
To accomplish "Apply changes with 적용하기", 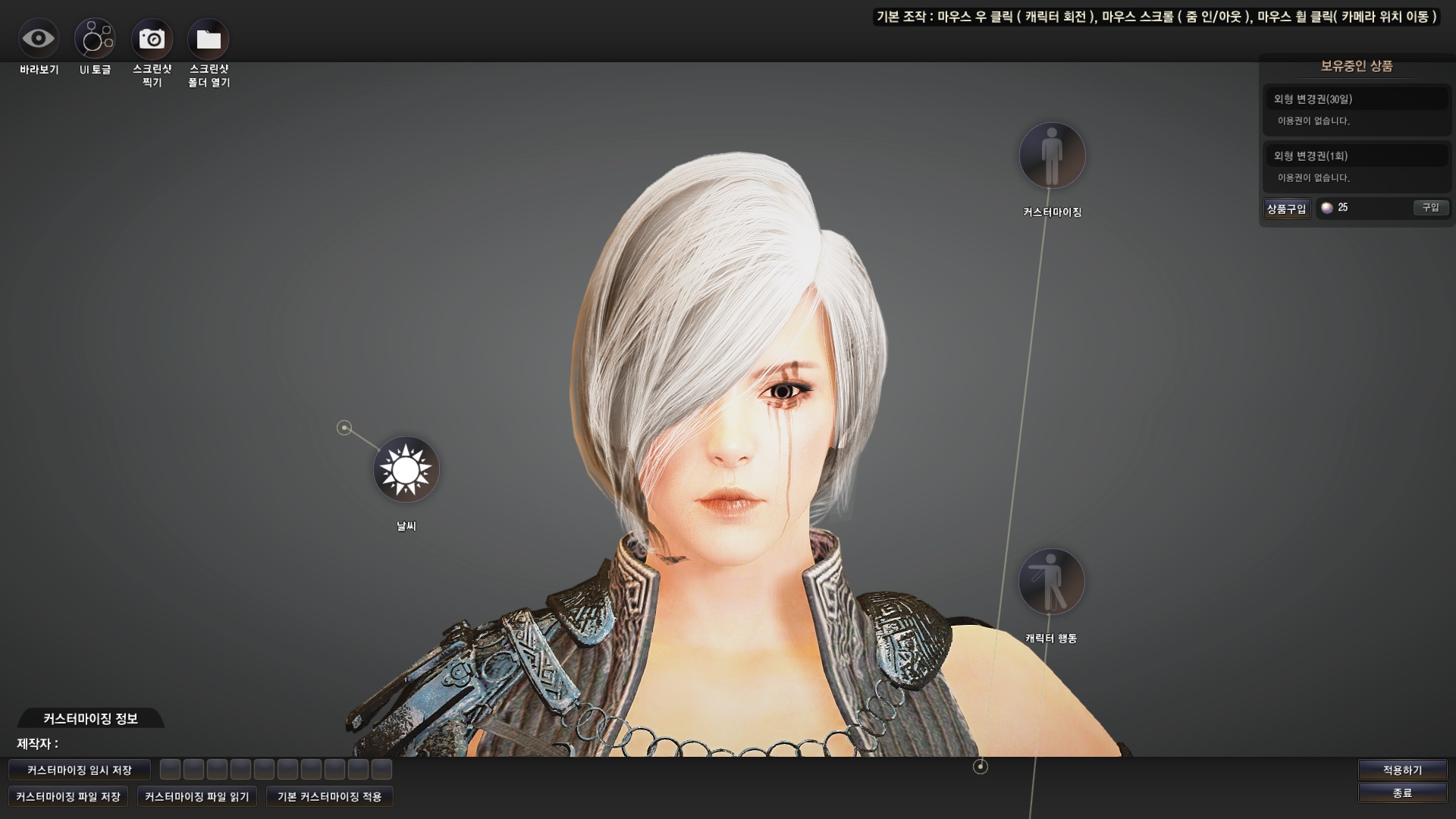I will pyautogui.click(x=1402, y=770).
